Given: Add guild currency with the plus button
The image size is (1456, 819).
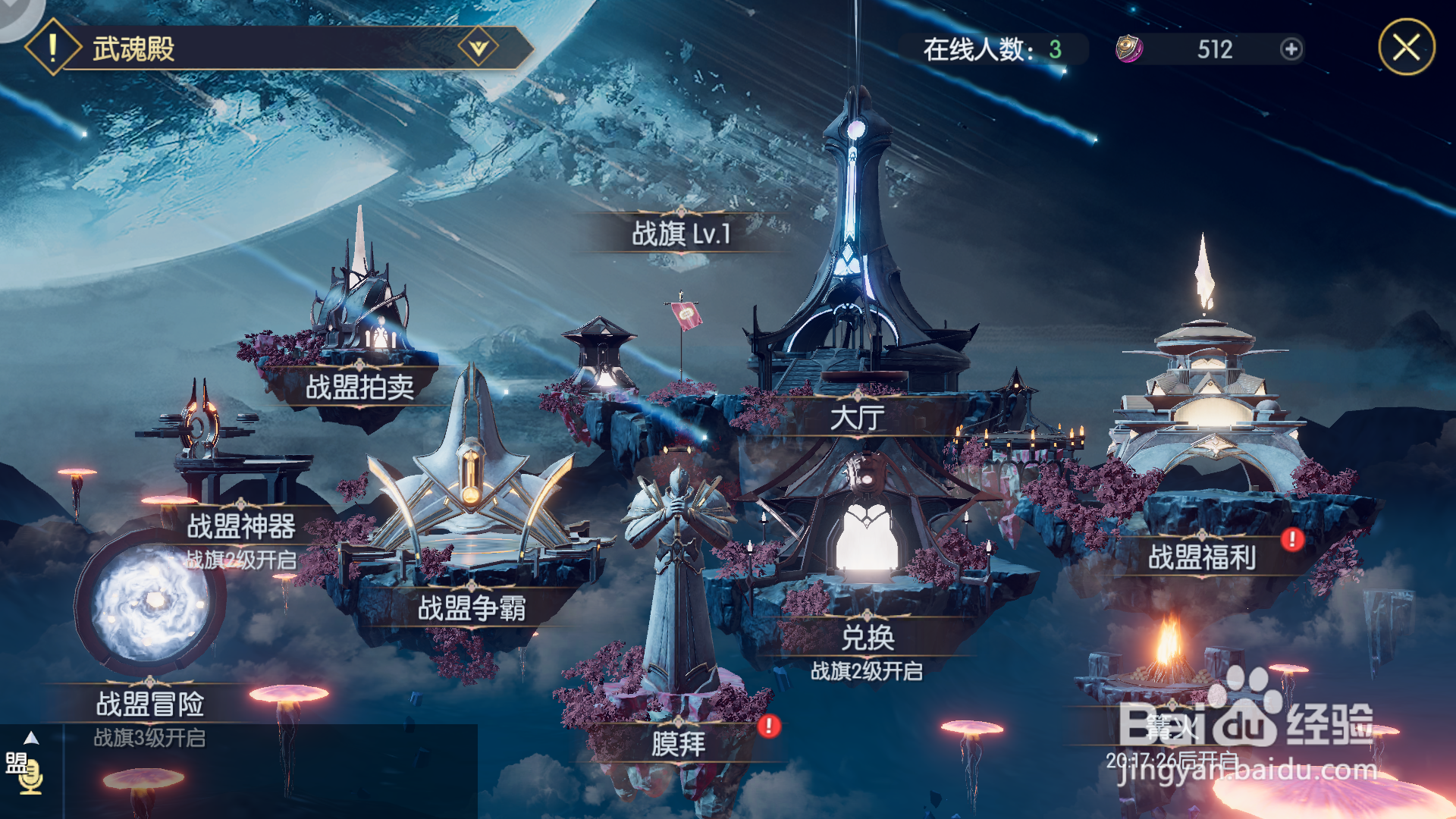Looking at the screenshot, I should pyautogui.click(x=1291, y=49).
